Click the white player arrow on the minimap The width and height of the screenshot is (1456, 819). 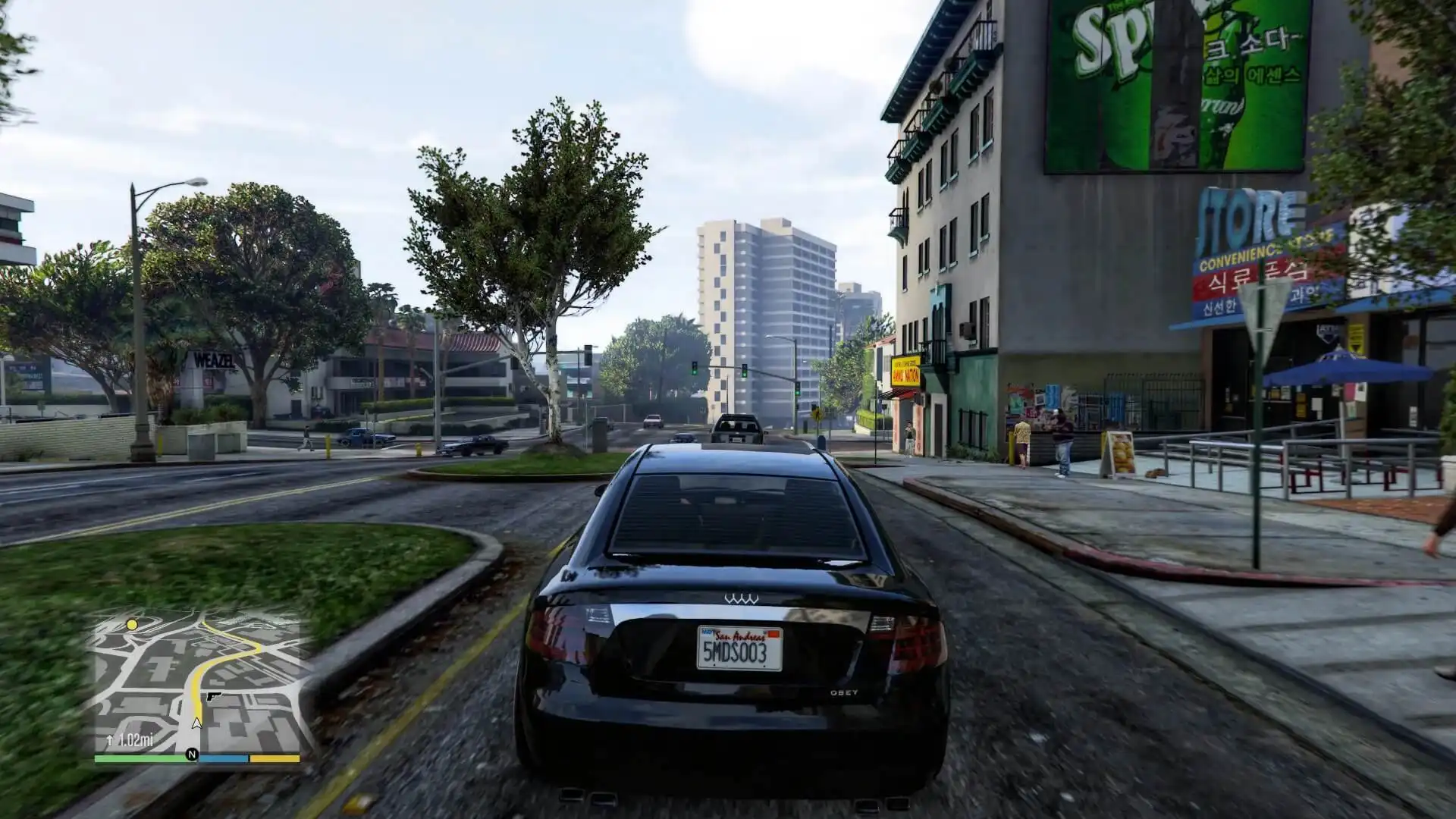point(197,723)
